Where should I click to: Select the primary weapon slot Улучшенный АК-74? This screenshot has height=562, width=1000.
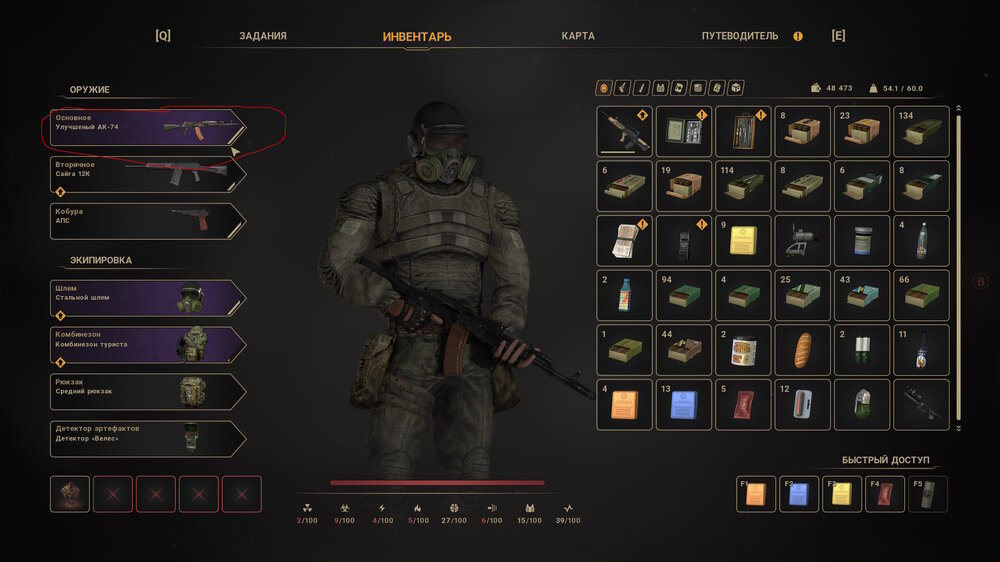pos(147,127)
